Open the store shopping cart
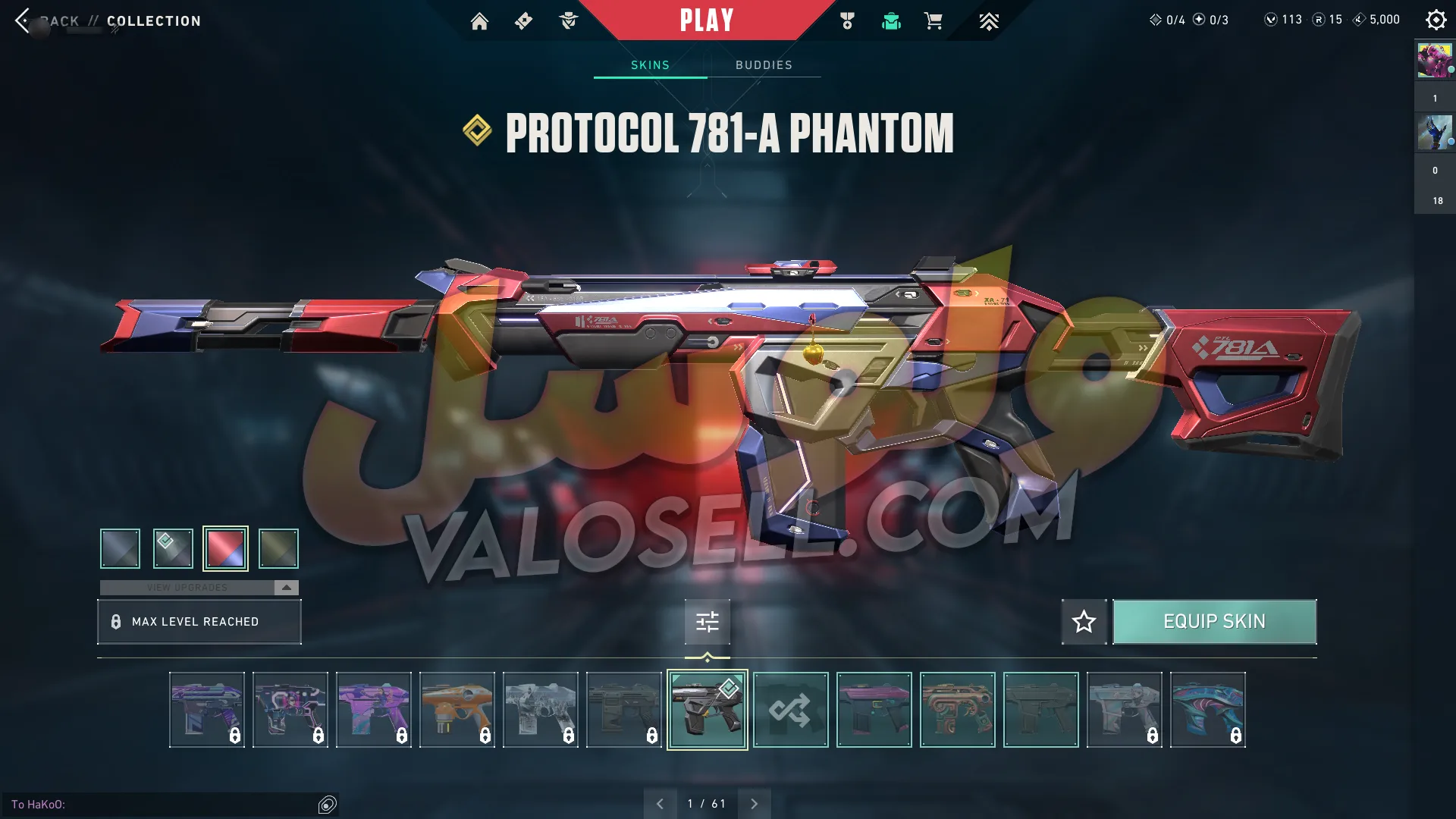The width and height of the screenshot is (1456, 819). click(934, 21)
